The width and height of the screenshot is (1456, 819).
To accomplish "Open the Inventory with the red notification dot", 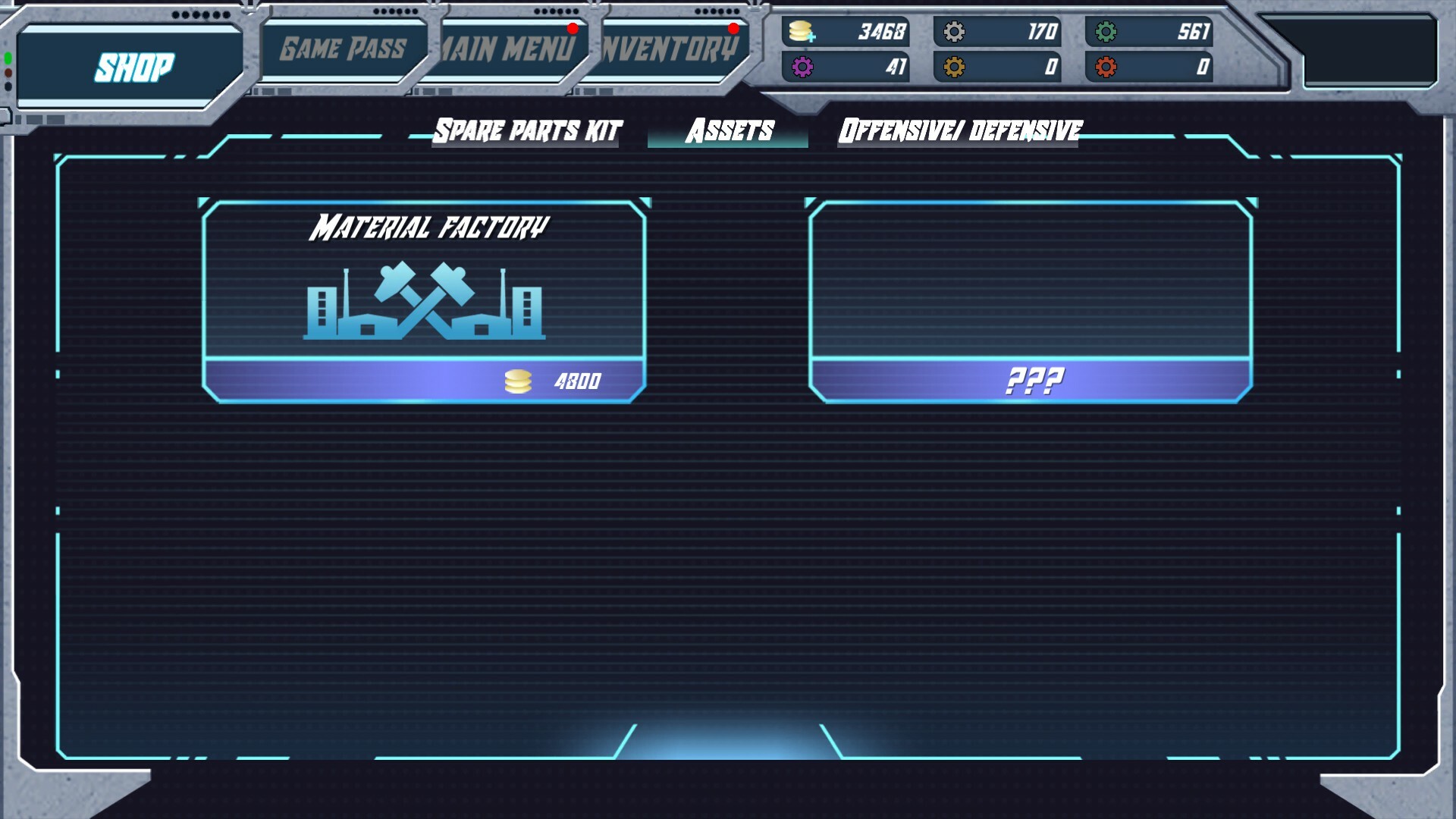I will pyautogui.click(x=666, y=47).
